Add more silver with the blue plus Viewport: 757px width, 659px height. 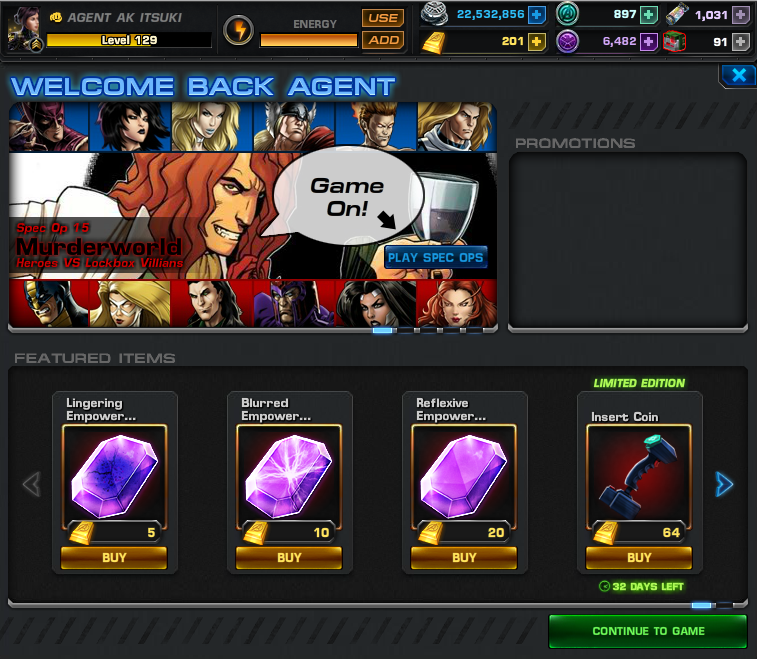click(537, 14)
